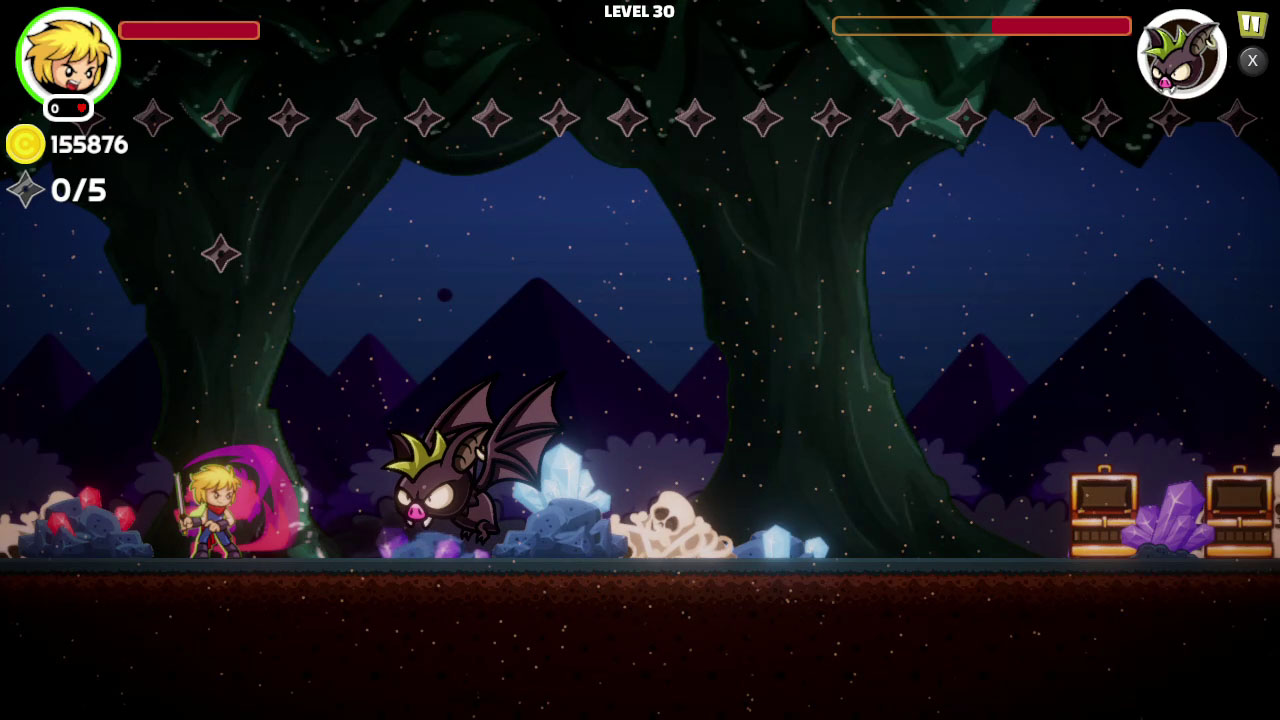Viewport: 1280px width, 720px height.
Task: Pause the game with the green pause button
Action: coord(1251,23)
